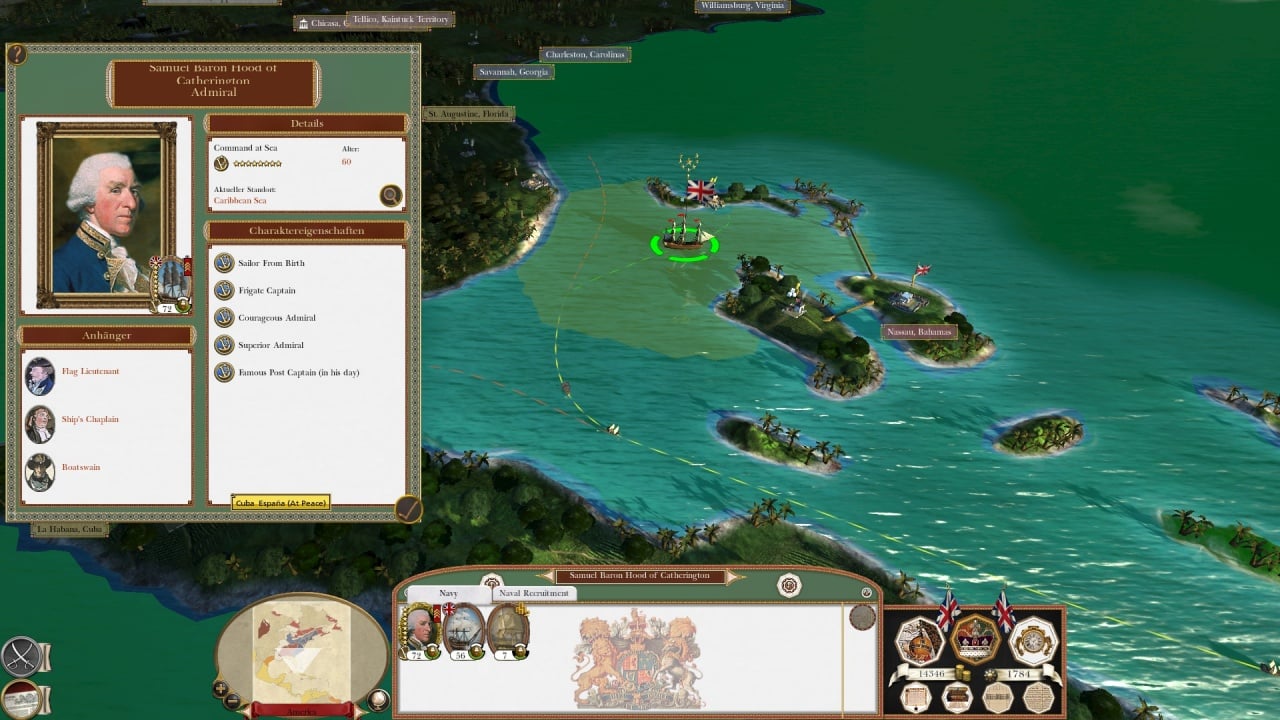Image resolution: width=1280 pixels, height=720 pixels.
Task: Open the help question mark button
Action: pos(17,55)
